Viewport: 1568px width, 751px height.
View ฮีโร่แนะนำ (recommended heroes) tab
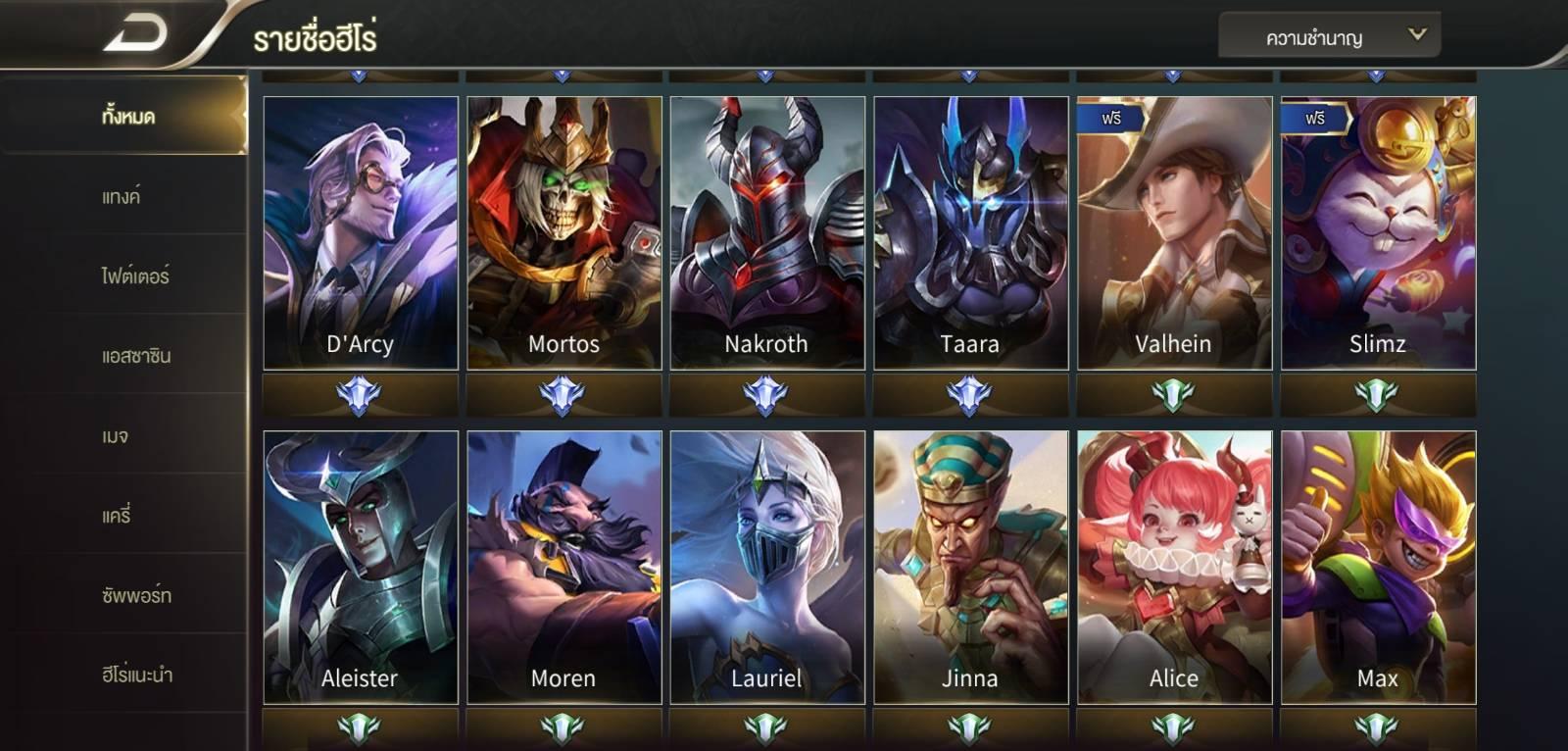[x=137, y=675]
